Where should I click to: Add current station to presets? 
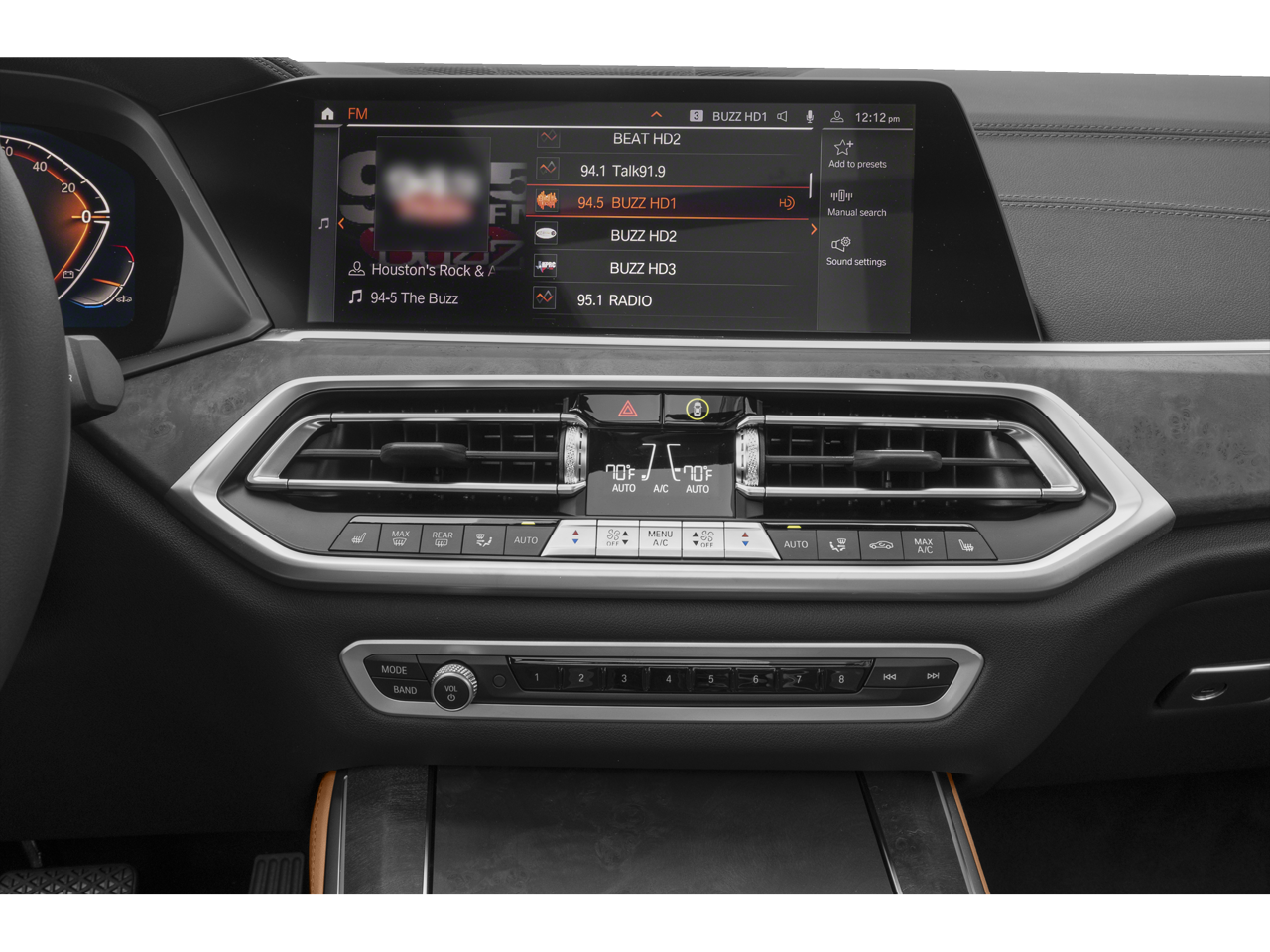pos(856,154)
